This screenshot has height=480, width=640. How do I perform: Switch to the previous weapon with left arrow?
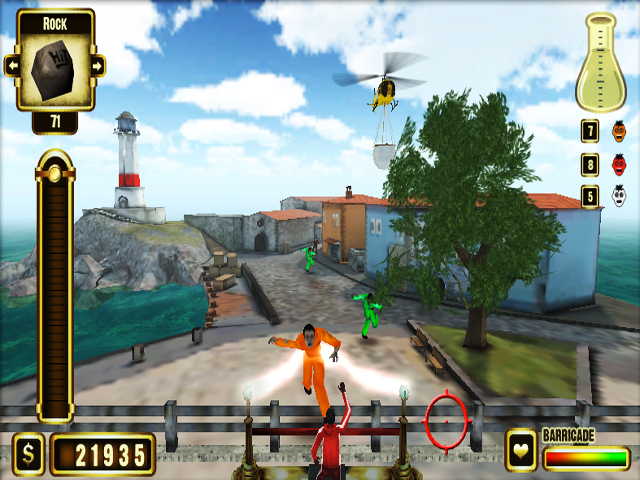pyautogui.click(x=11, y=66)
